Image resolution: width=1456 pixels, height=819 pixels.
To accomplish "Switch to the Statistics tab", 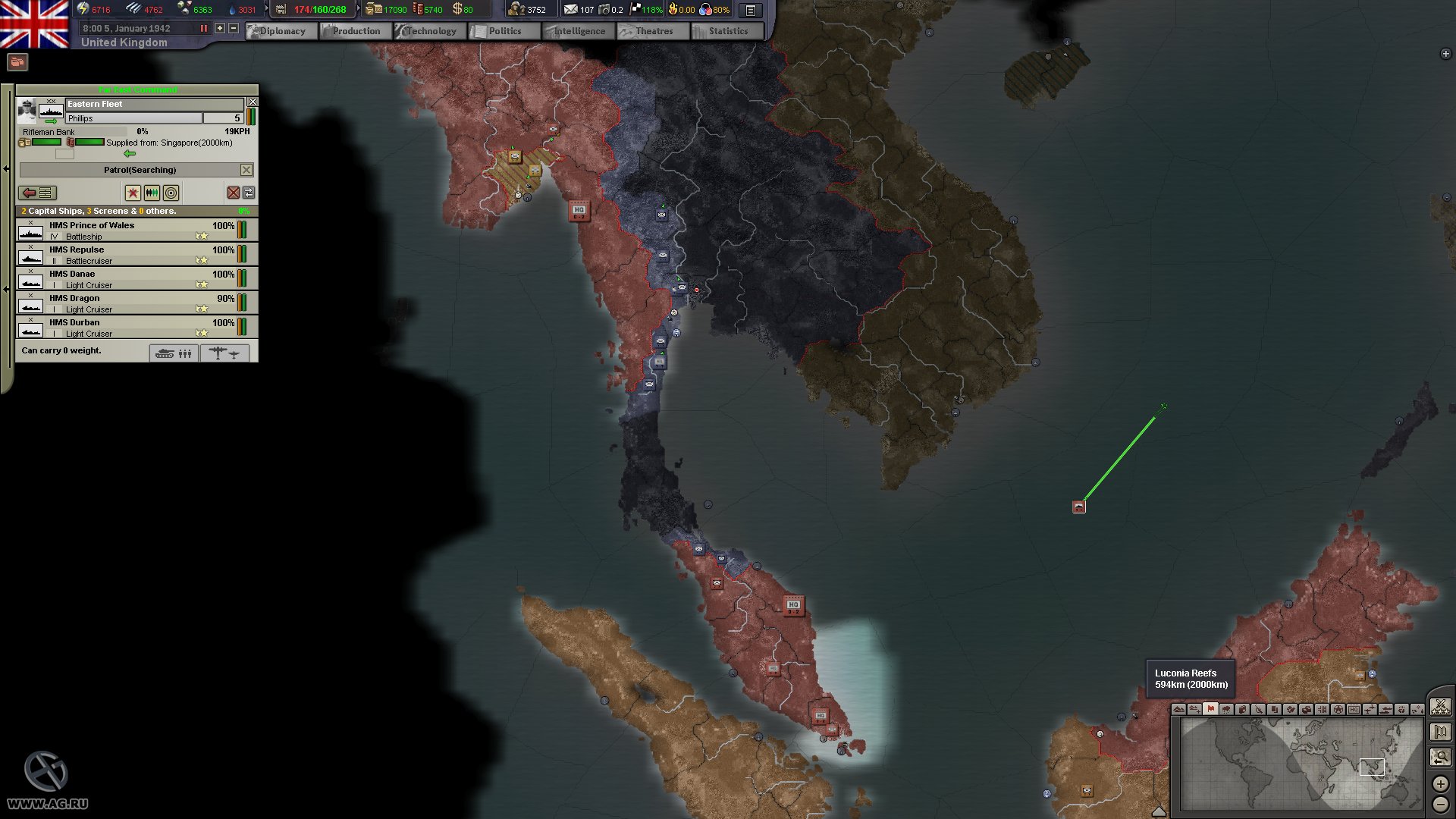I will 726,31.
